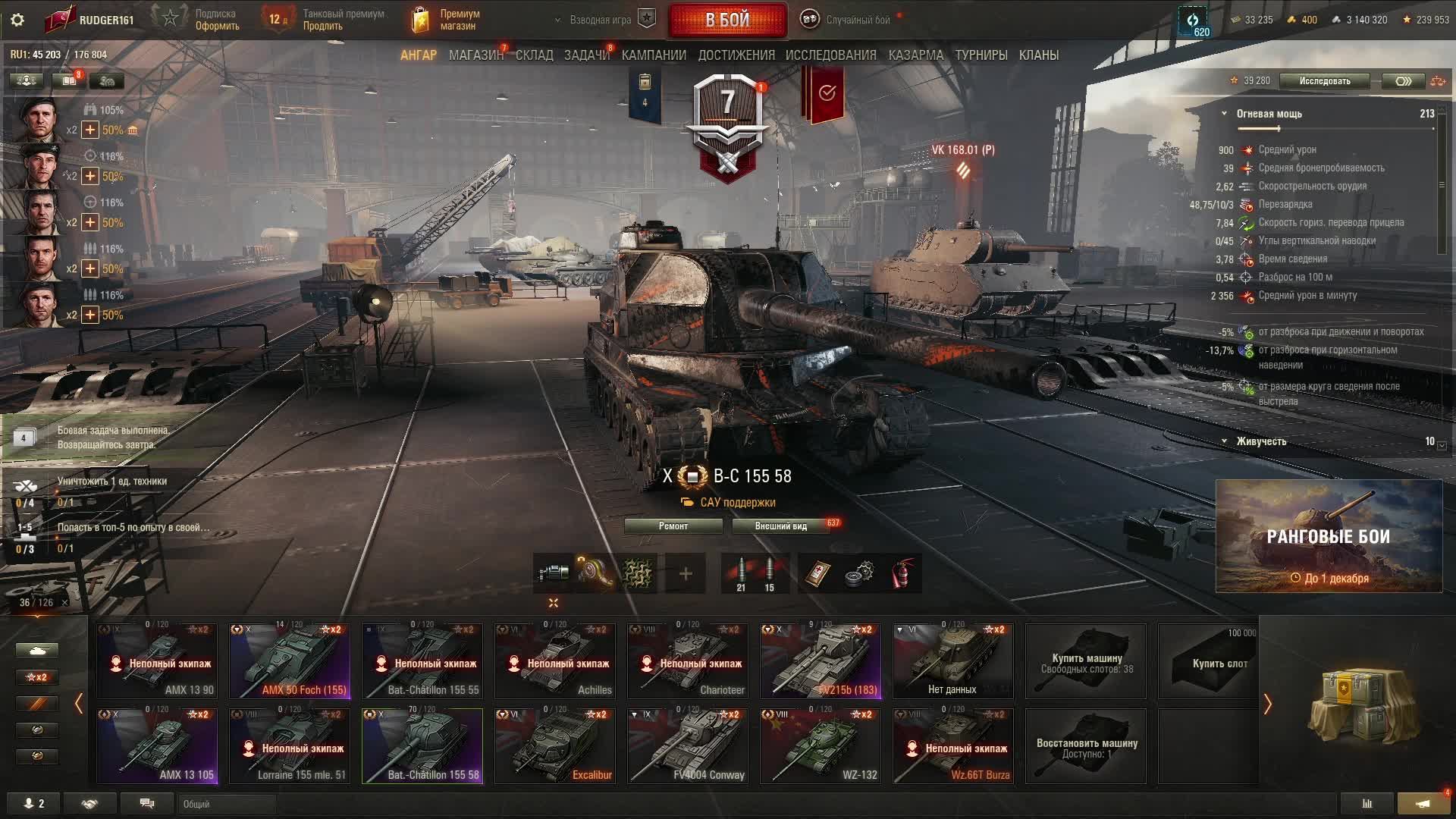Select the WZ-132 tank card
The width and height of the screenshot is (1456, 819).
click(x=821, y=745)
